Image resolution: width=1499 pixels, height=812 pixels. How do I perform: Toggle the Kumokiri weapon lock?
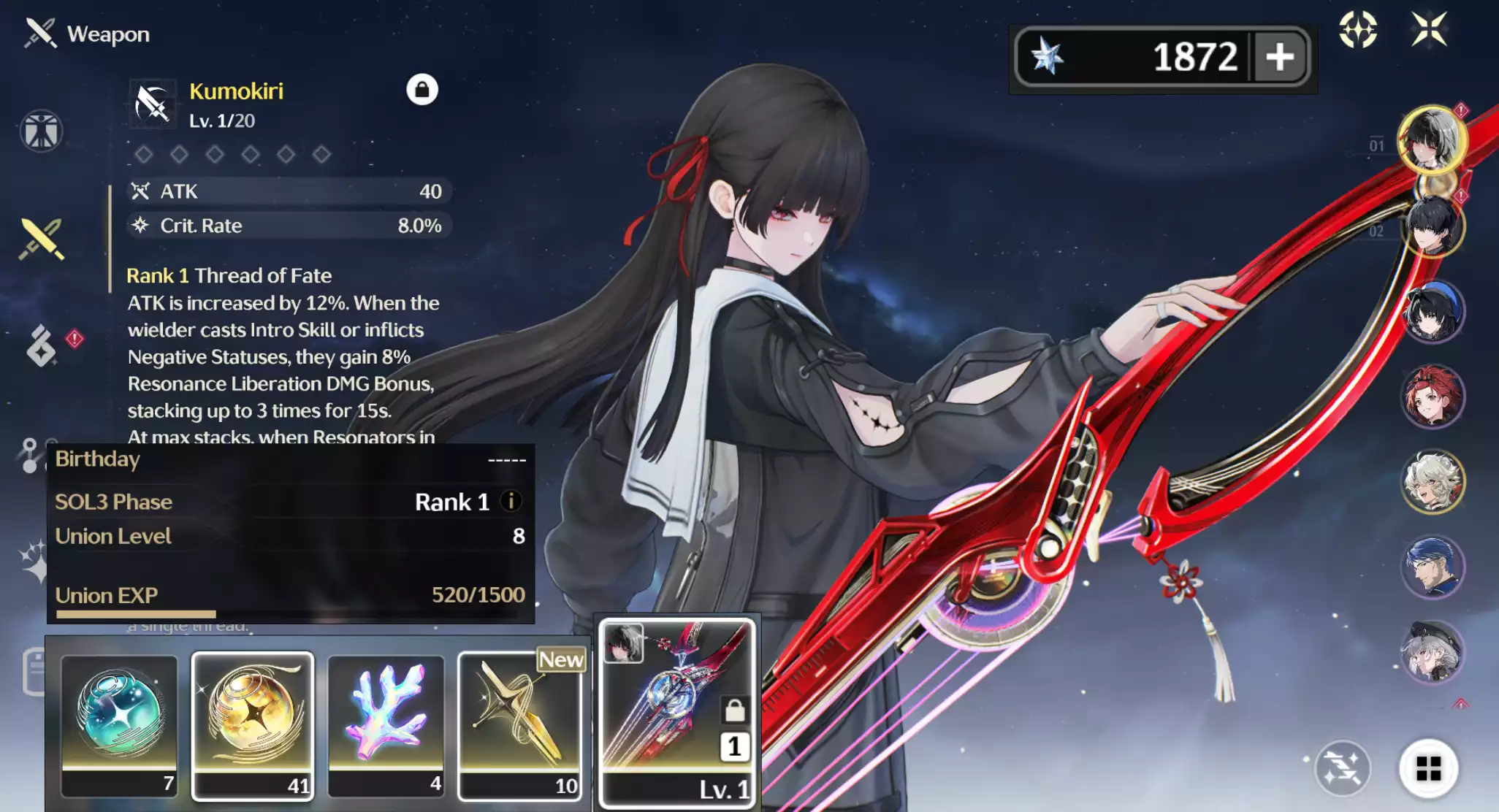click(x=422, y=90)
